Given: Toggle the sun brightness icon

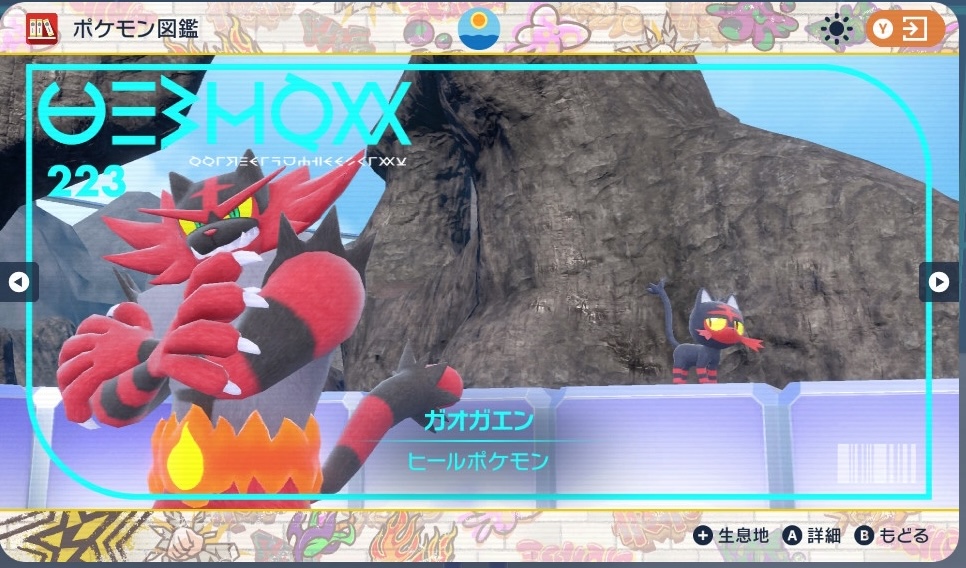Looking at the screenshot, I should pyautogui.click(x=836, y=29).
